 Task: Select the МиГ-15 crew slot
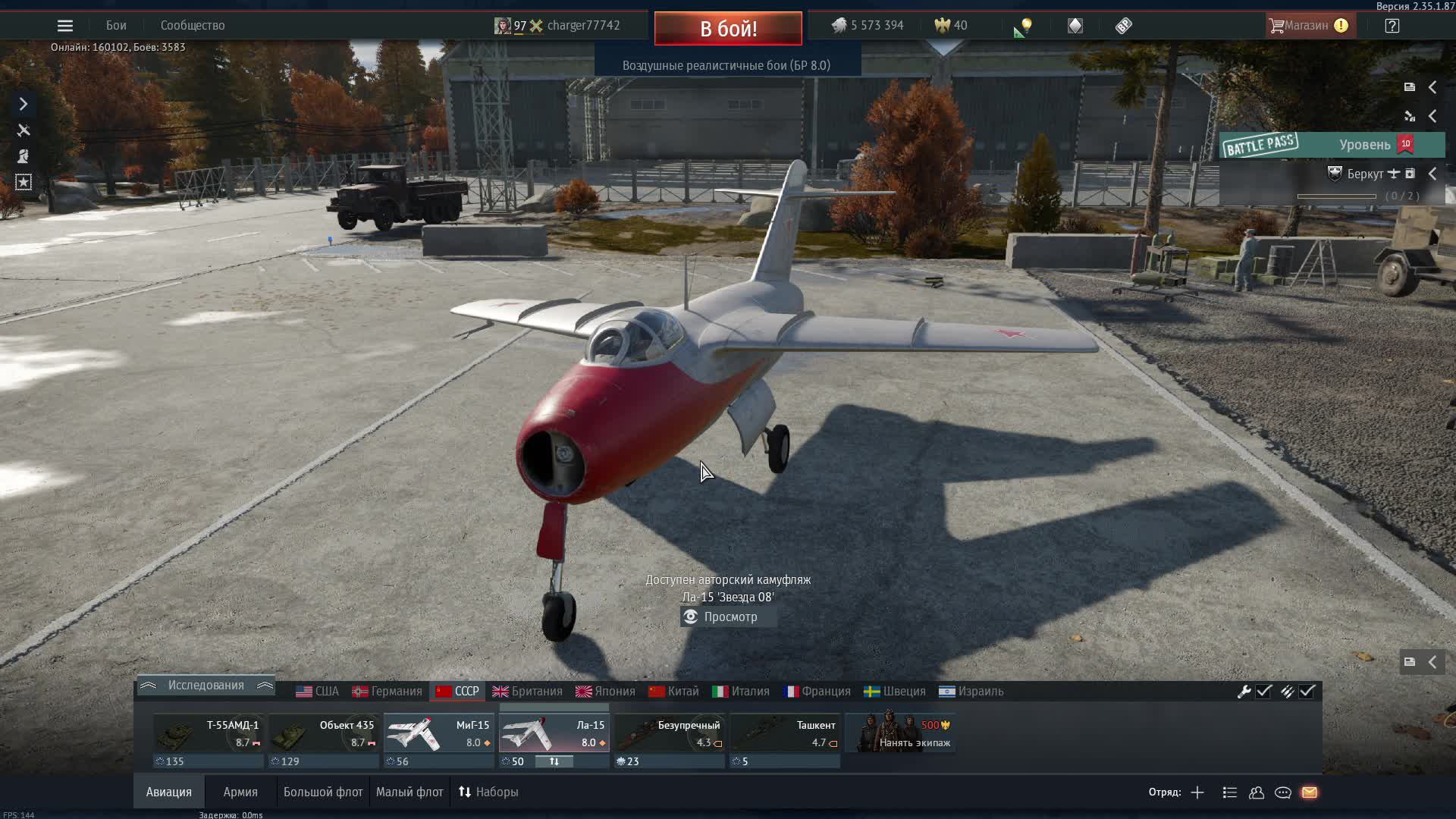(439, 734)
